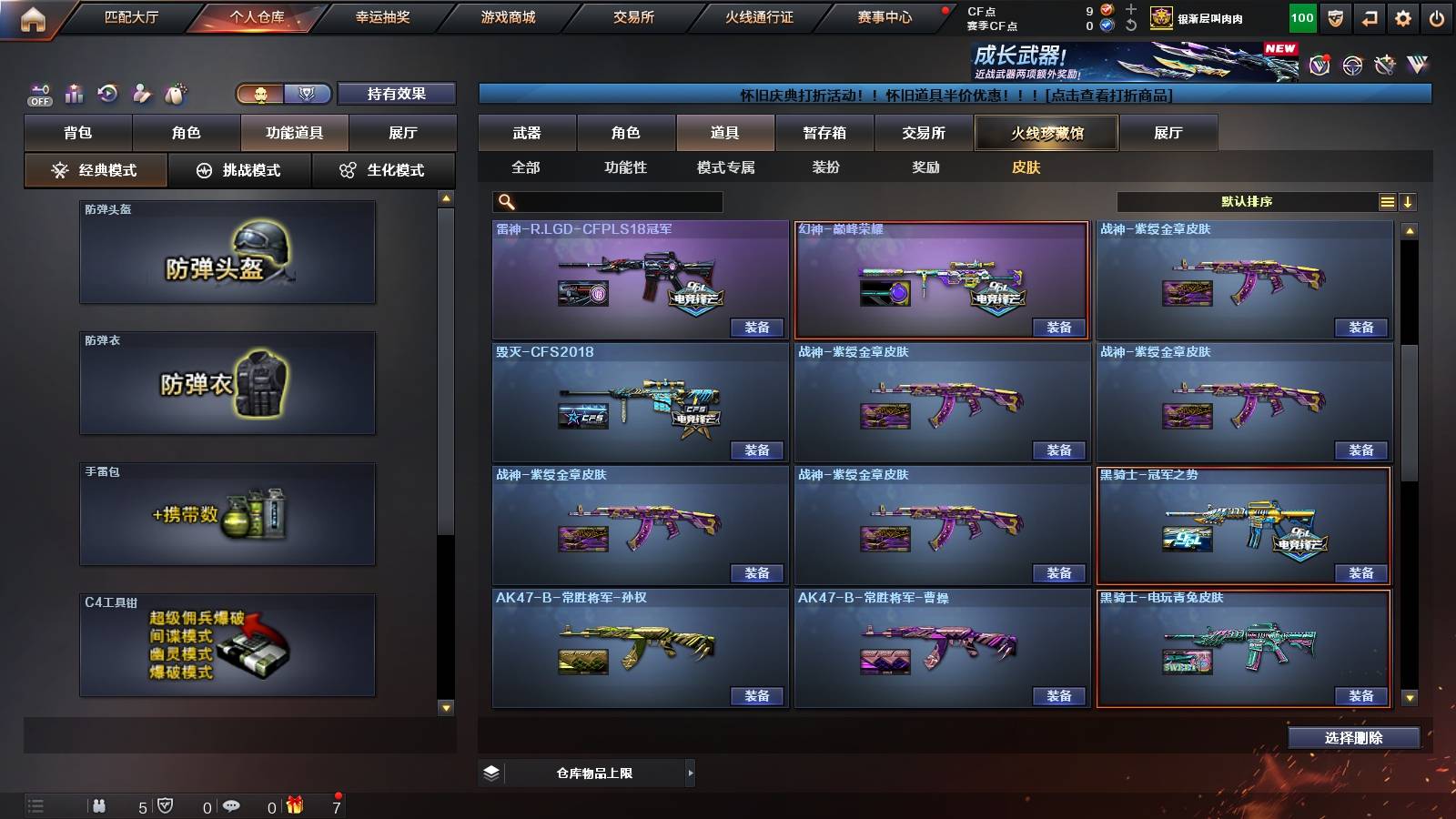Click 装备 on 幻神-巅峰荣耀

(x=1058, y=328)
